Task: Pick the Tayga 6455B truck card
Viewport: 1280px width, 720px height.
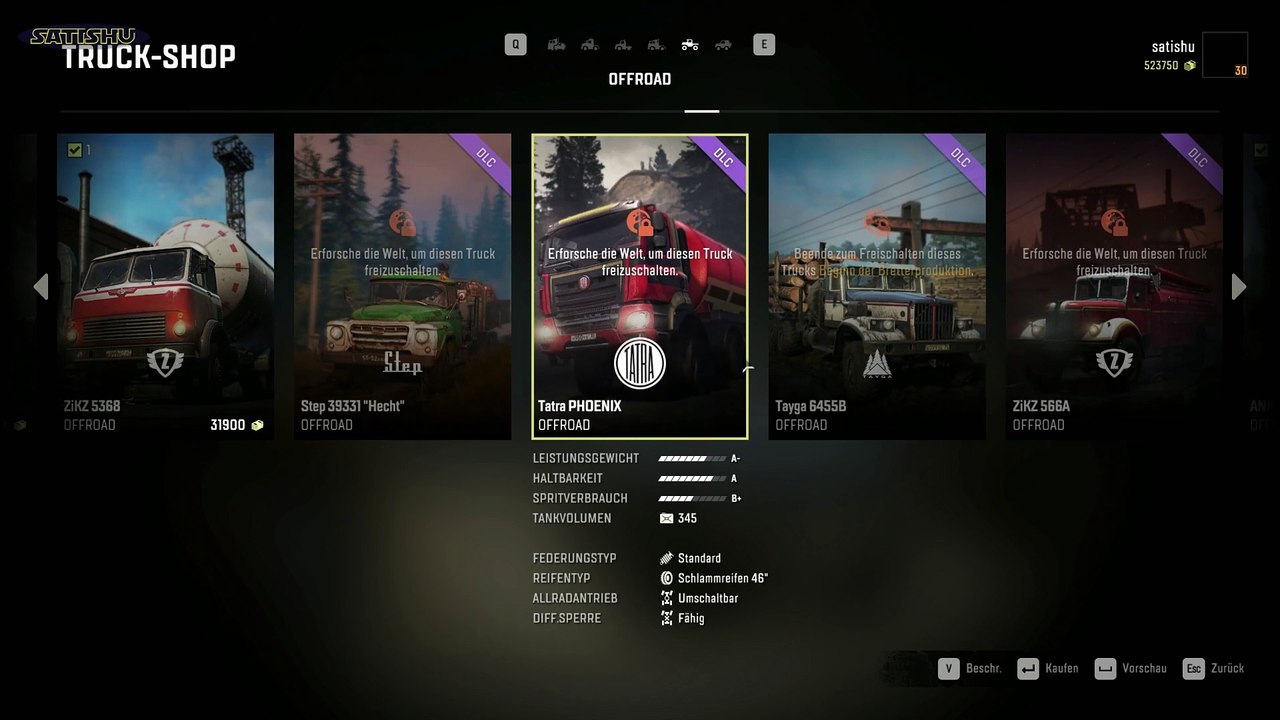Action: [x=877, y=286]
